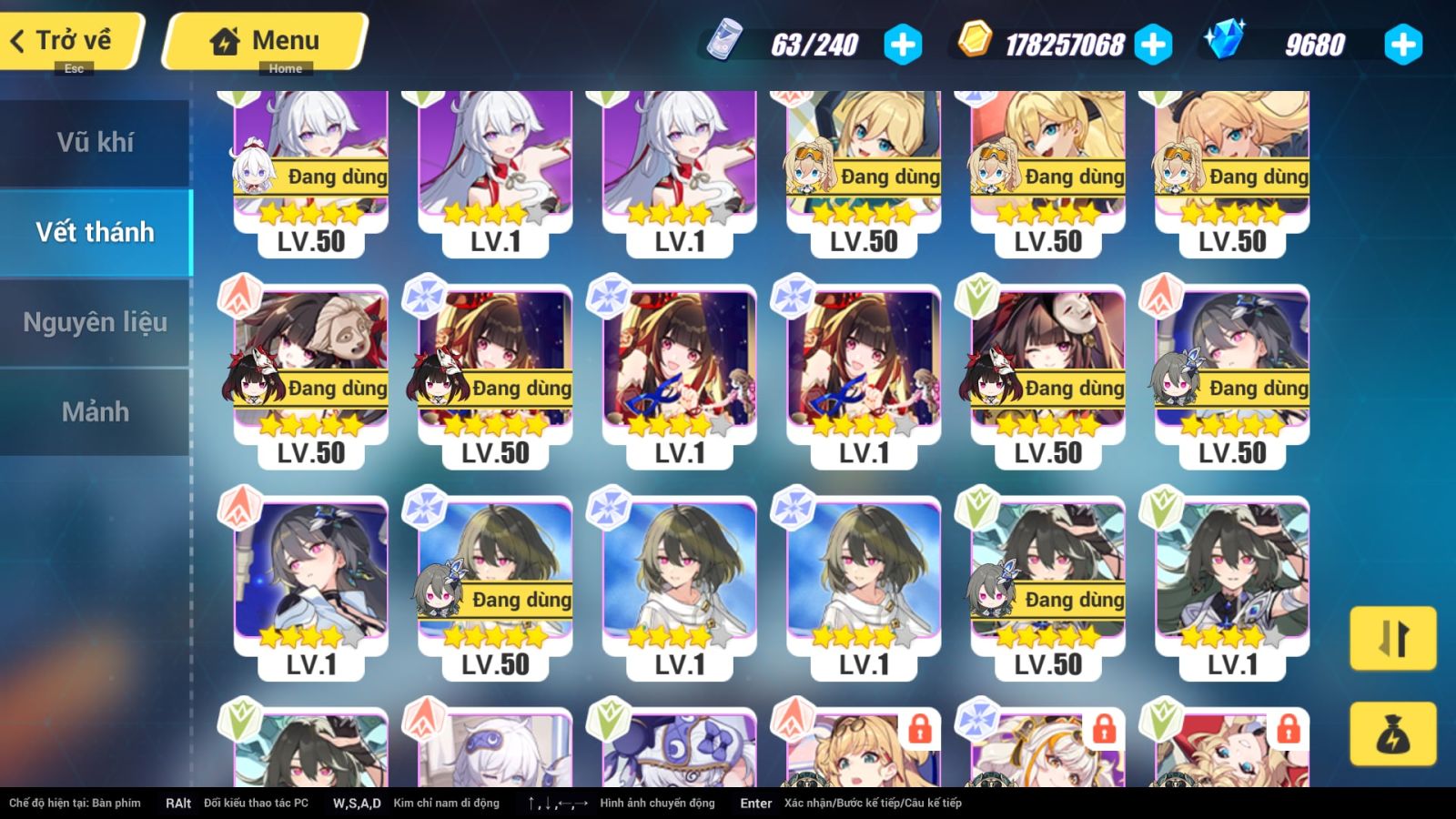Viewport: 1456px width, 819px height.
Task: Go back with the Trở về button
Action: tap(71, 41)
